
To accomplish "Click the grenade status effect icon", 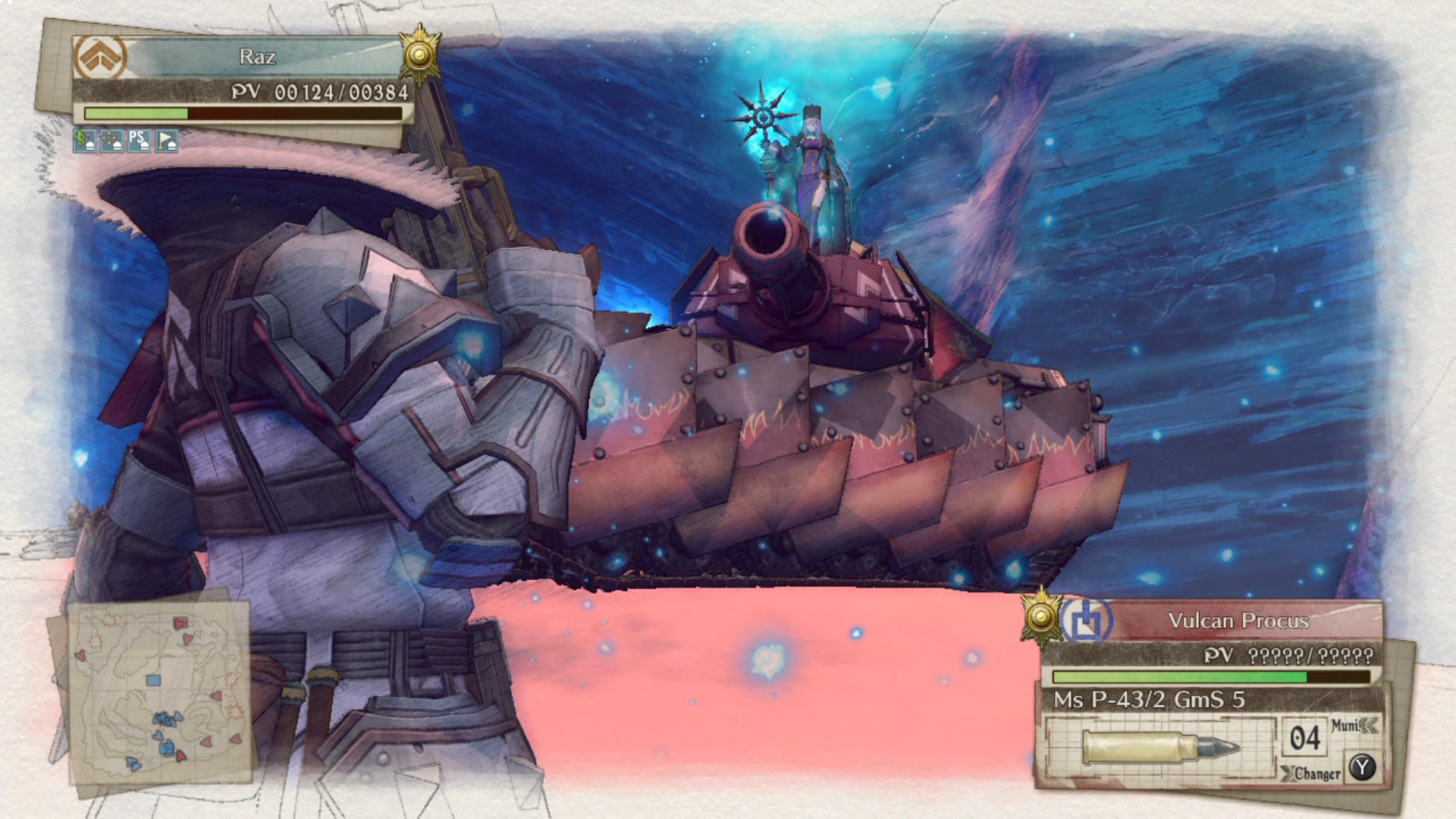I will click(x=86, y=141).
